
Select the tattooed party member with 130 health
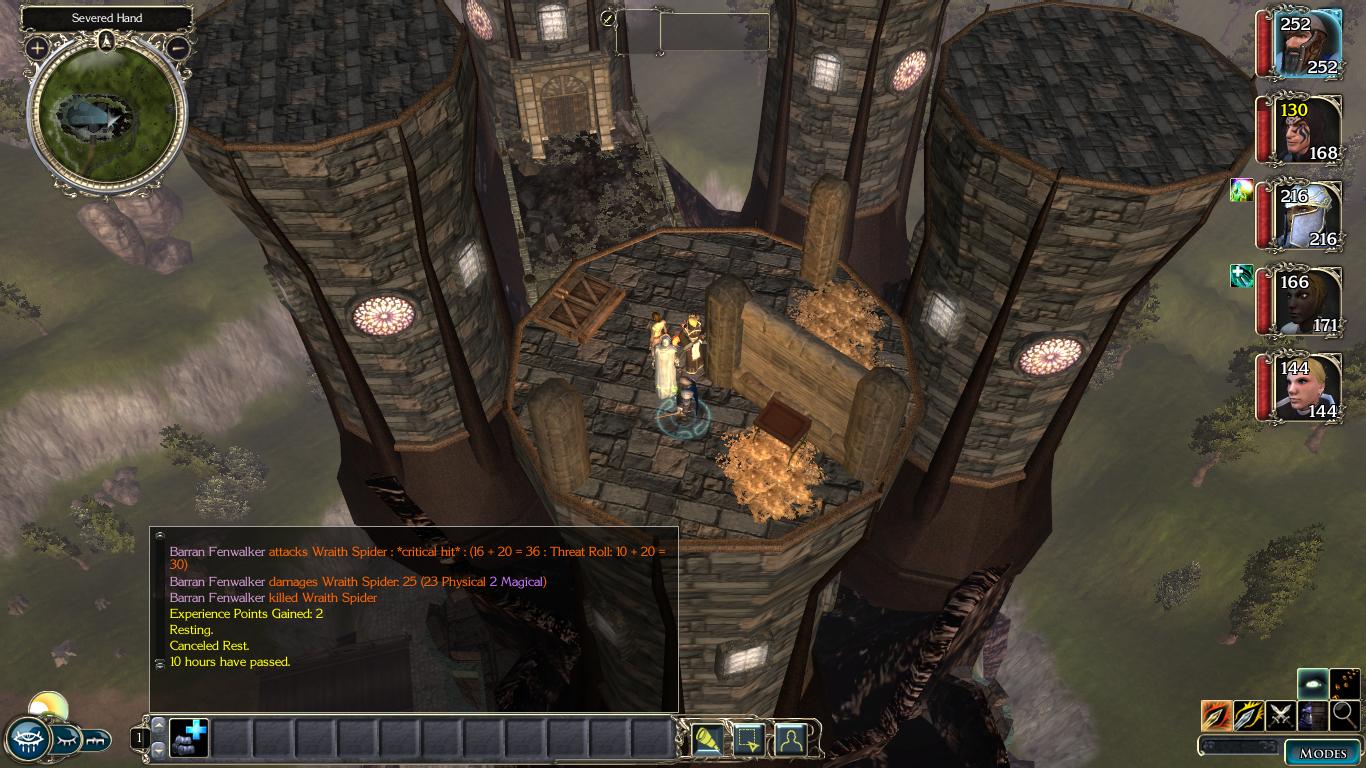[x=1309, y=130]
